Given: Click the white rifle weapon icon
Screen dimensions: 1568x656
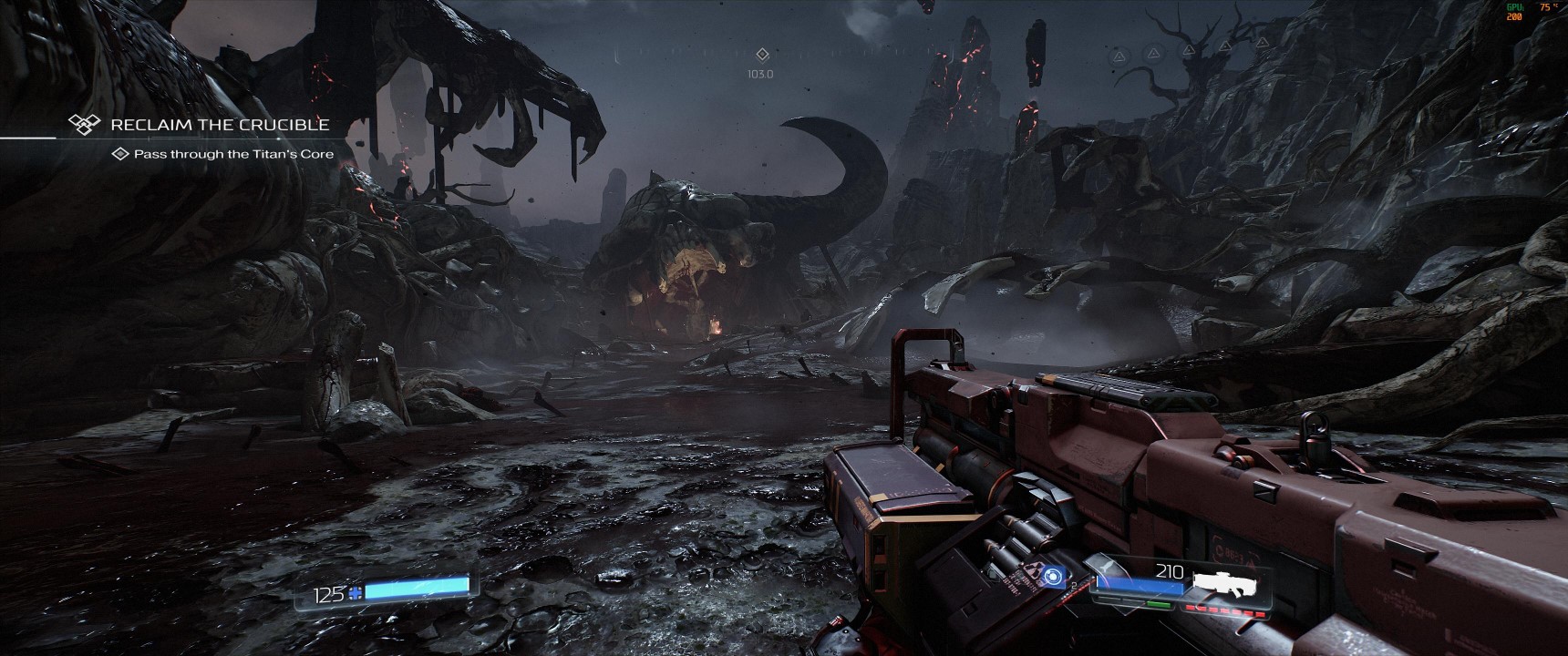Looking at the screenshot, I should point(1224,583).
